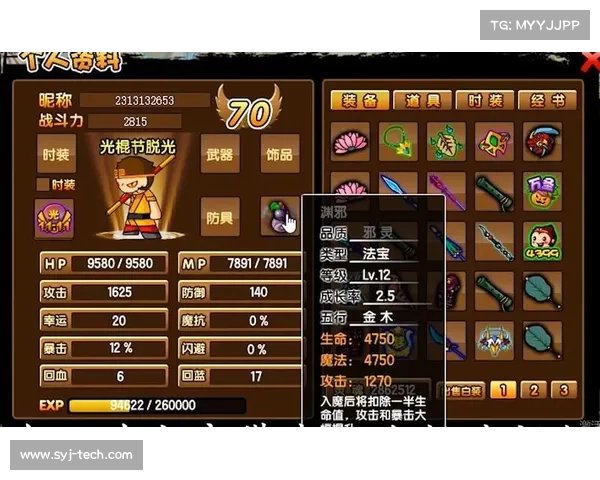Open the 武器 weapon slot
This screenshot has width=600, height=480.
point(219,155)
